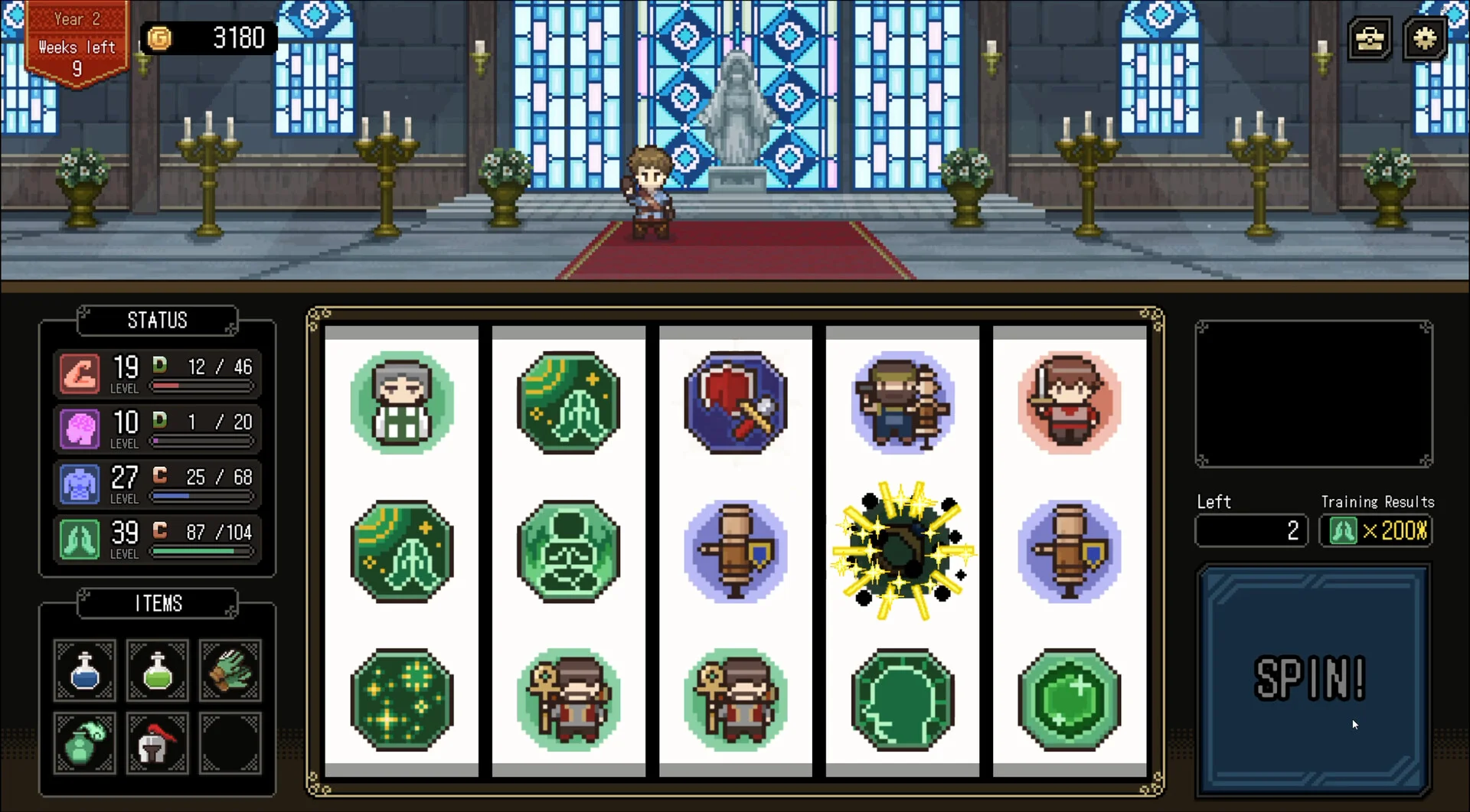
Task: Select the bearded woodcutter slot tile
Action: [x=903, y=403]
